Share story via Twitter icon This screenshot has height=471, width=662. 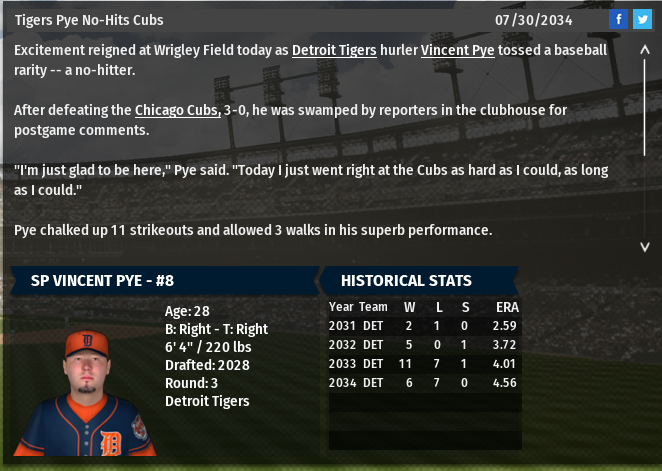point(641,20)
